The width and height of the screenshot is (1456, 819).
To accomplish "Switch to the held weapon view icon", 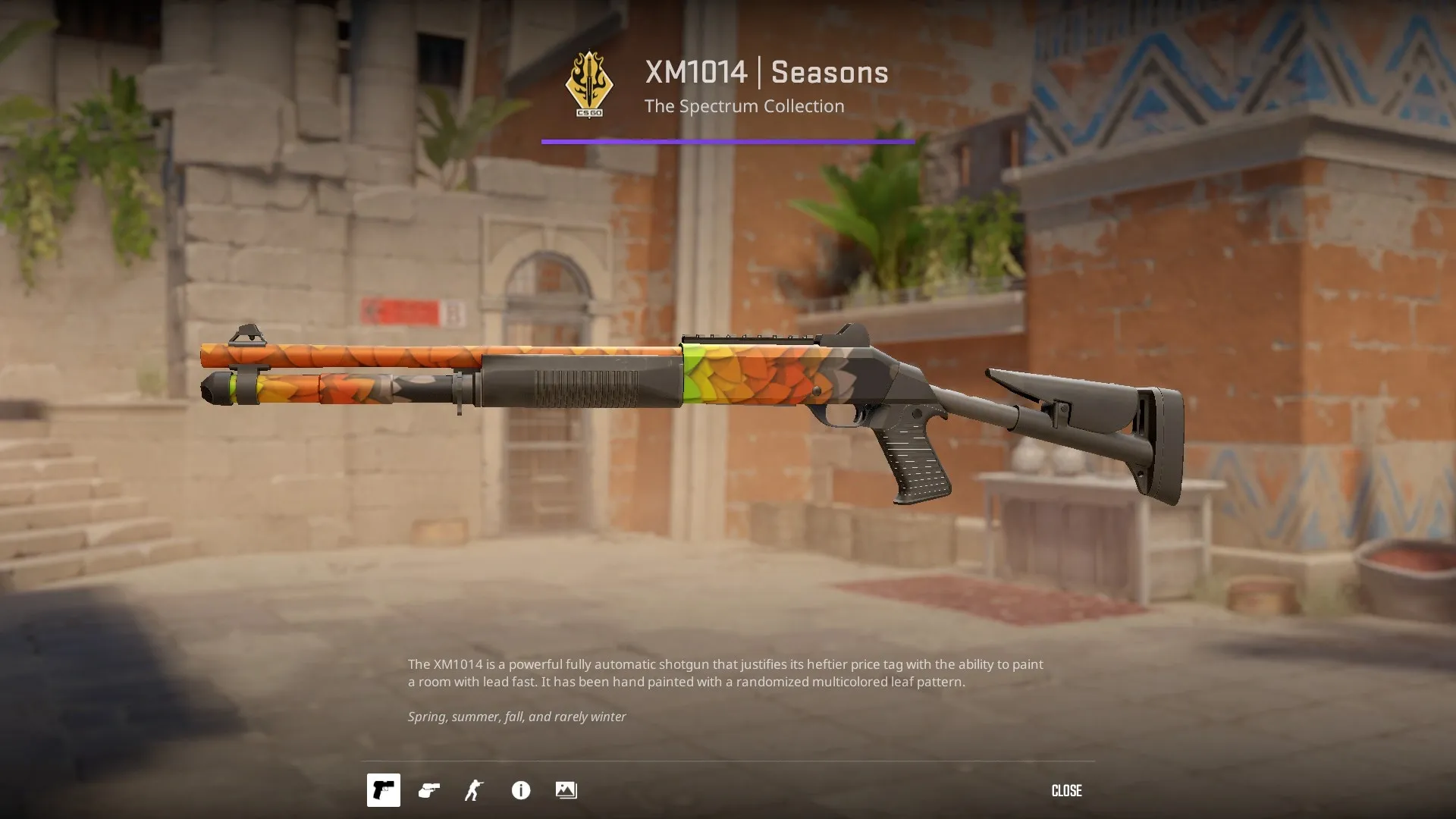I will [429, 790].
